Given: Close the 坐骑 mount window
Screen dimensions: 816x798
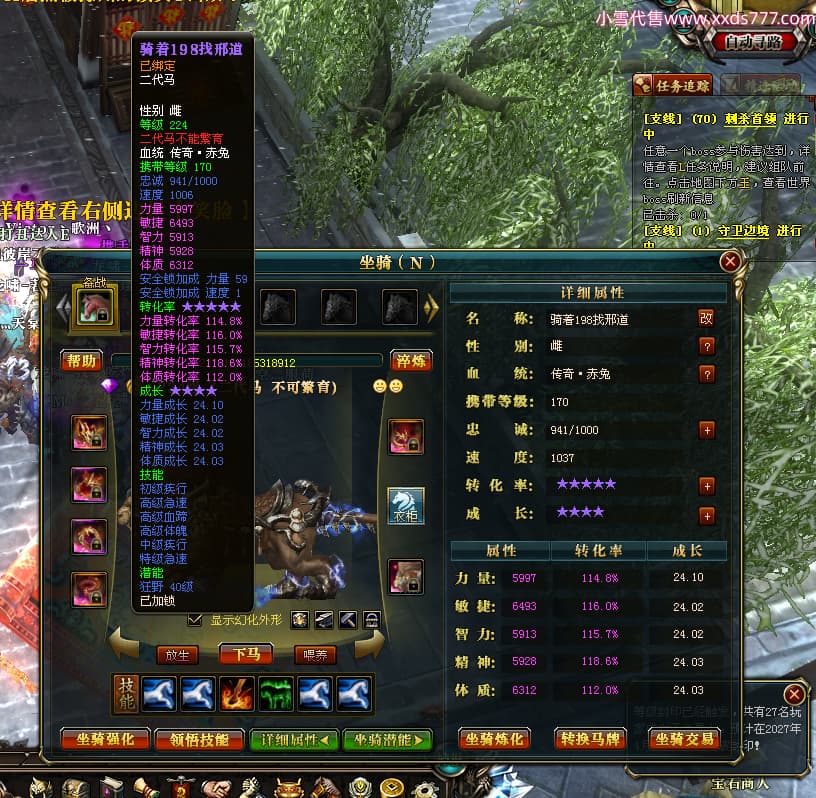Looking at the screenshot, I should tap(730, 261).
